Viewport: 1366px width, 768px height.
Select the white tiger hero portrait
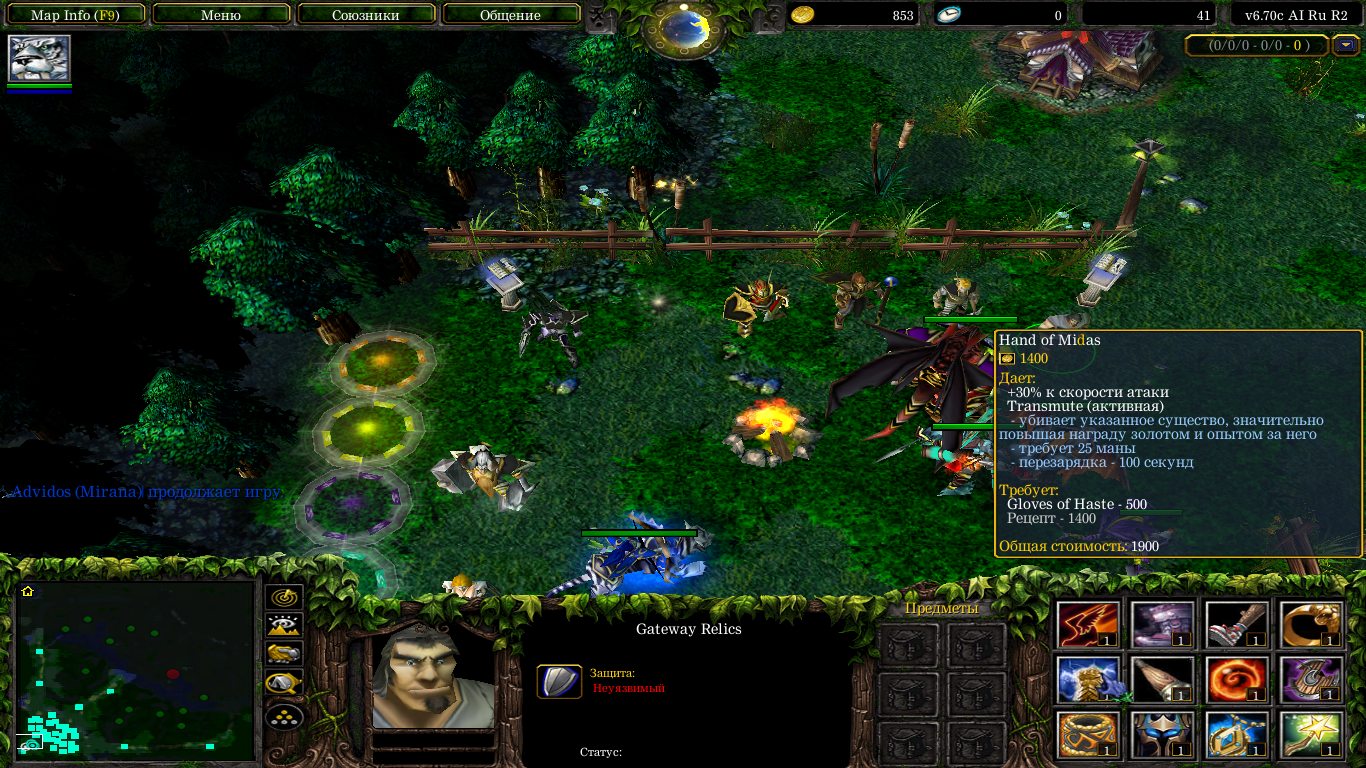[x=39, y=58]
